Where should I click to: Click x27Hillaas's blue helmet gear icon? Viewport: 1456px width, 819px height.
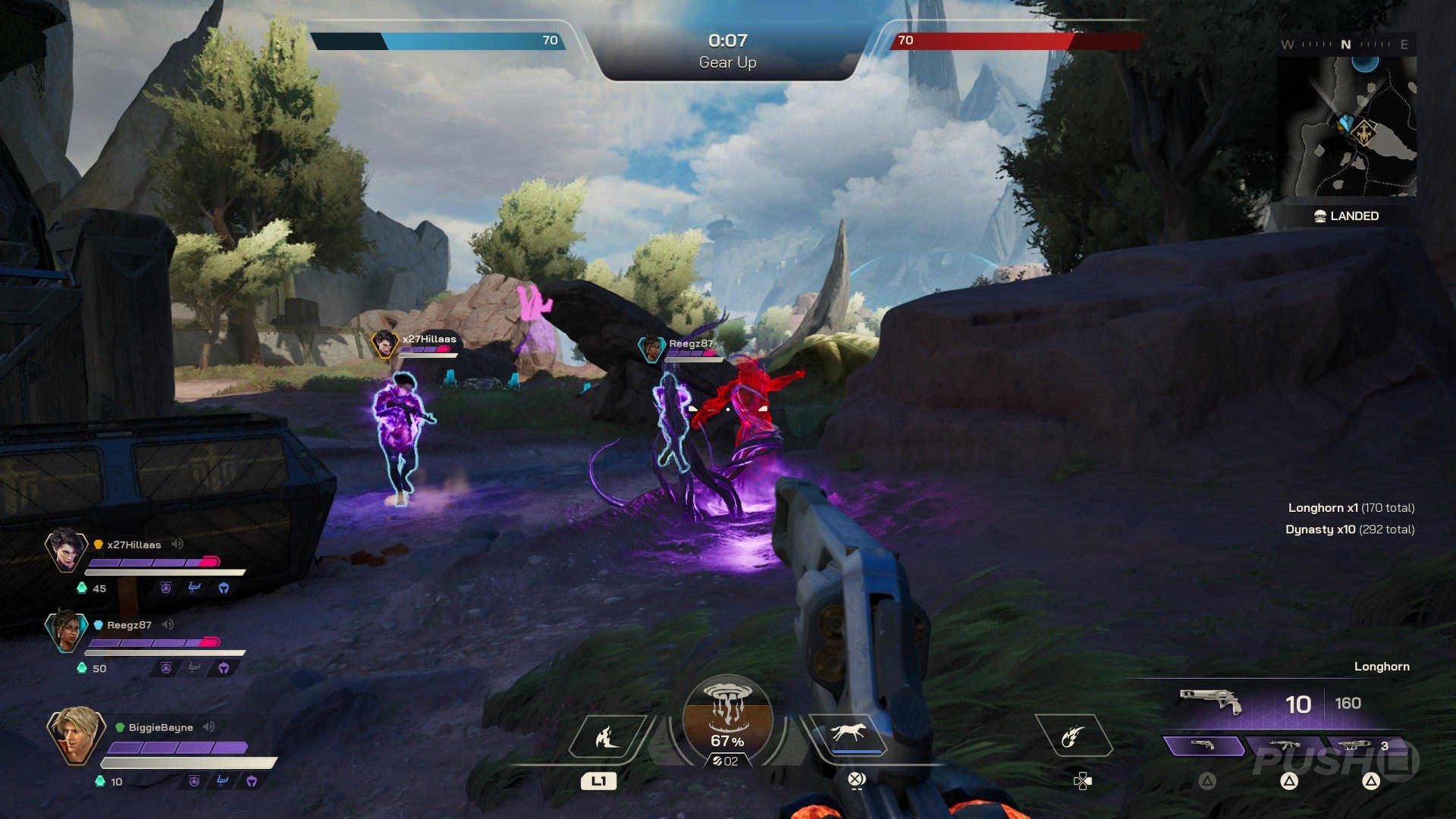pos(224,588)
